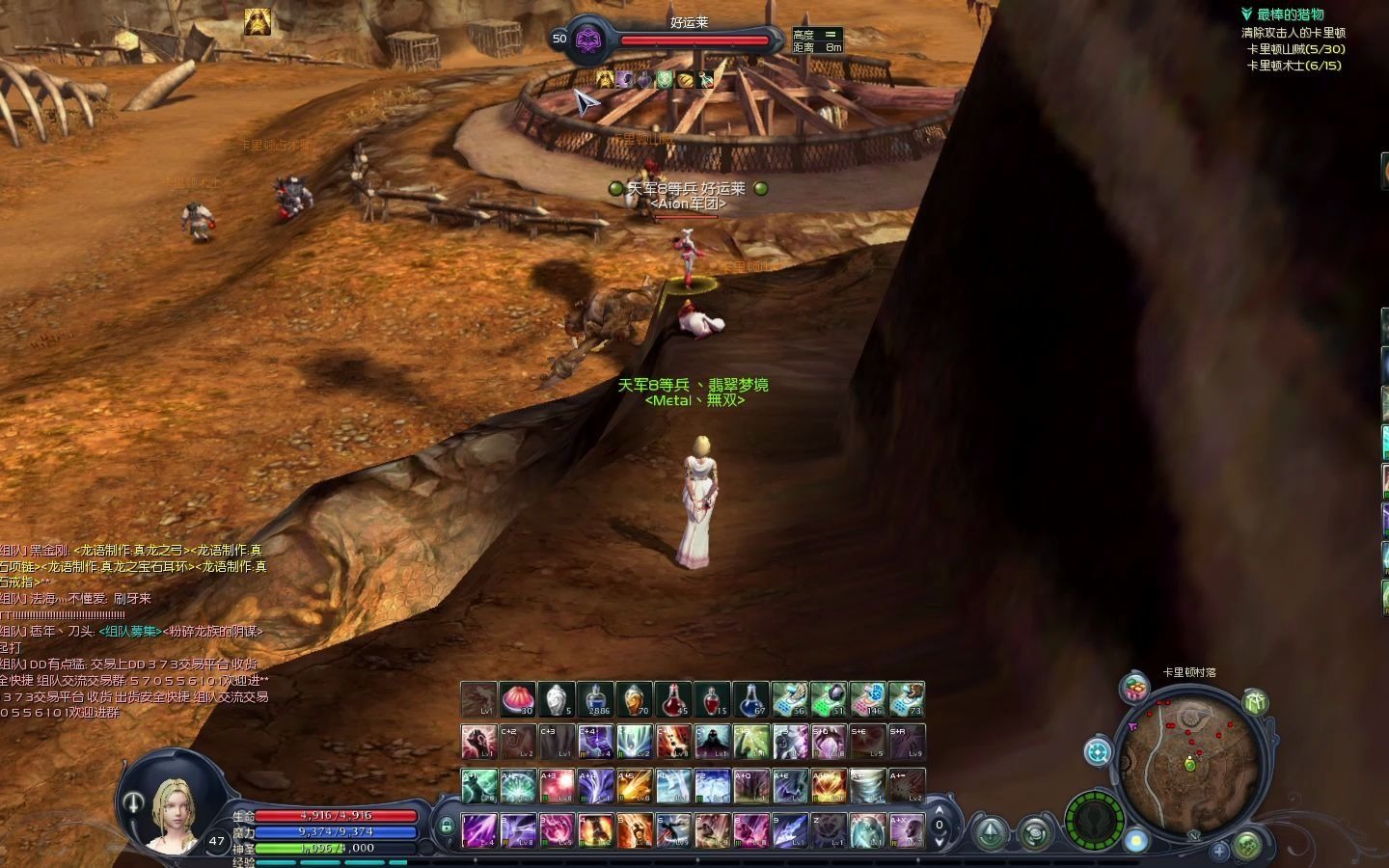
Task: Click the blue crosshair button beside minimap
Action: (1098, 751)
